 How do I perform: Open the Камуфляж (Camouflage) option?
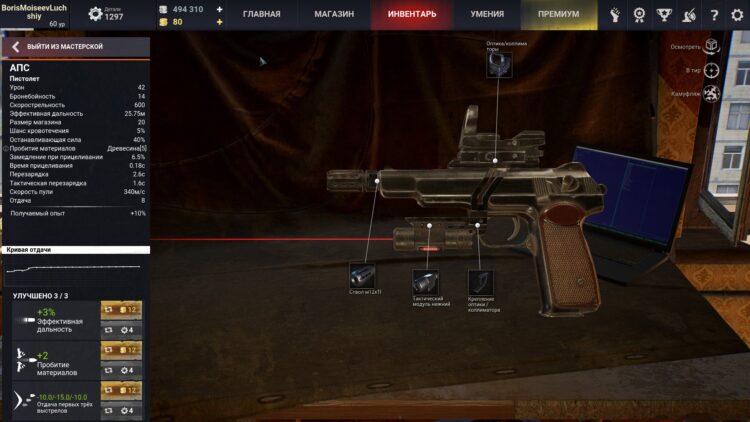[711, 94]
